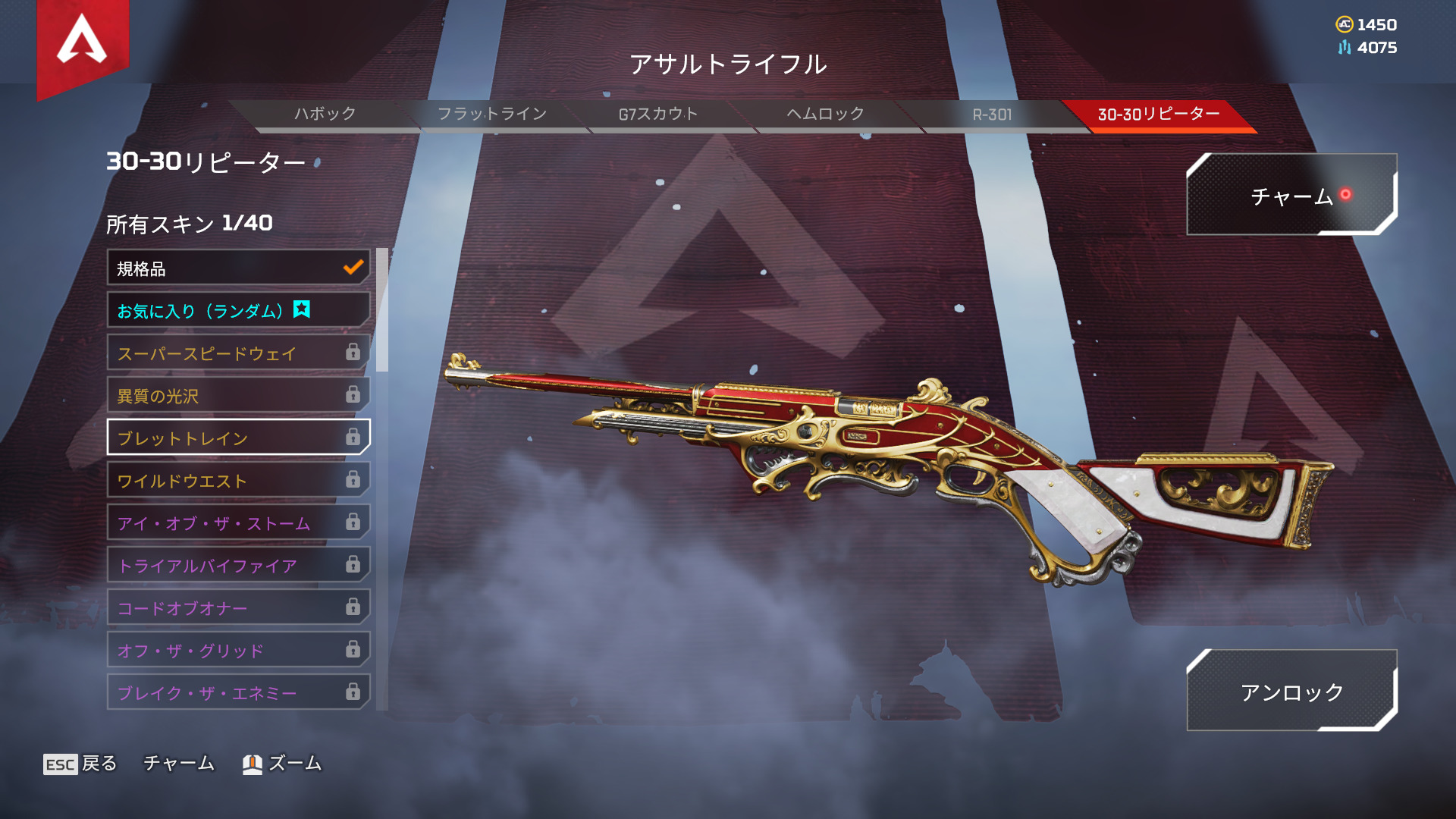Click the アンロック unlock button
1456x819 pixels.
1291,691
